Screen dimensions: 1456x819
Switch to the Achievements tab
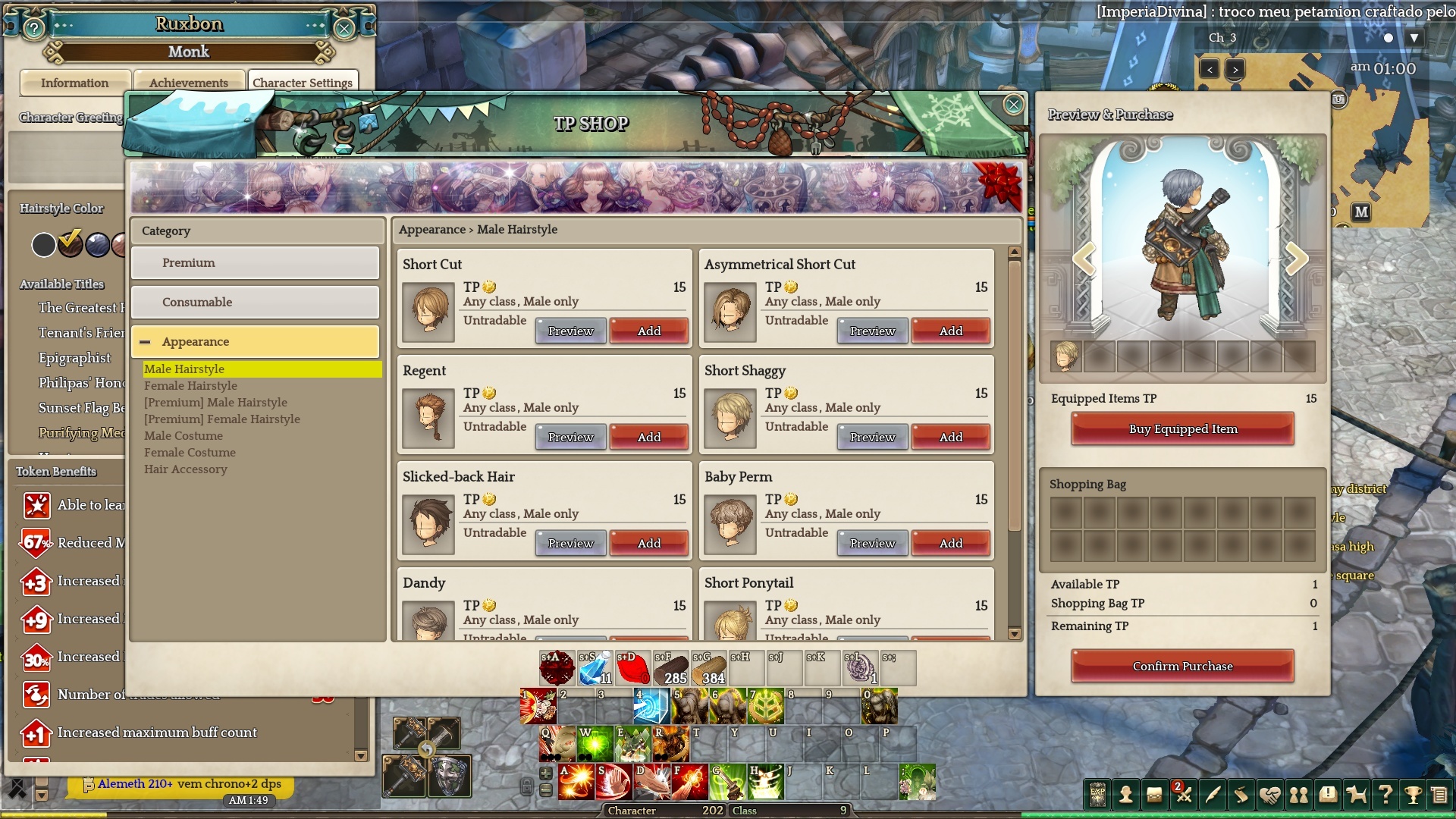coord(188,83)
